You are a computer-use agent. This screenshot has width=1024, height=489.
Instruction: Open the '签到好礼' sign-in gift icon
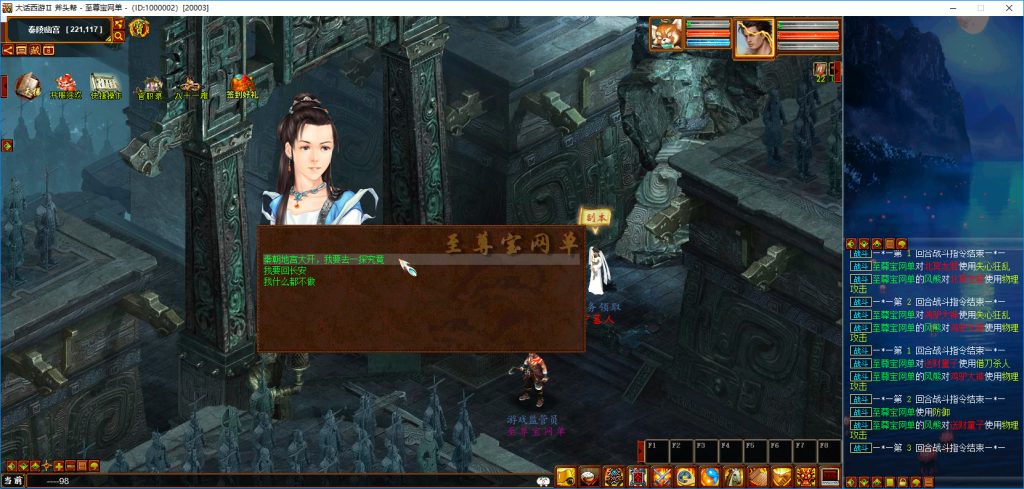[243, 86]
